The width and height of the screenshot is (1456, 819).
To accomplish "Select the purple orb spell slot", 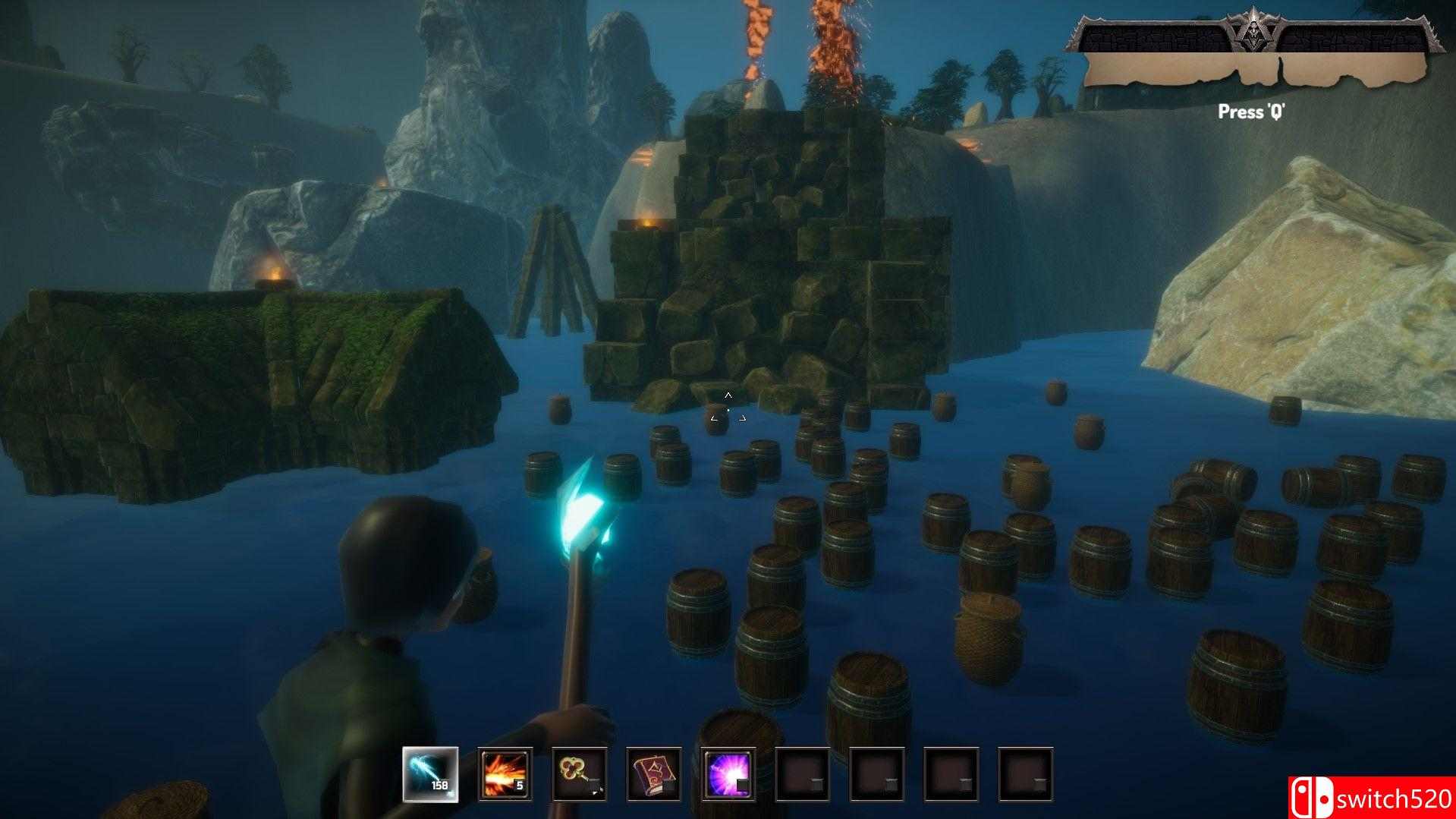I will 728,774.
